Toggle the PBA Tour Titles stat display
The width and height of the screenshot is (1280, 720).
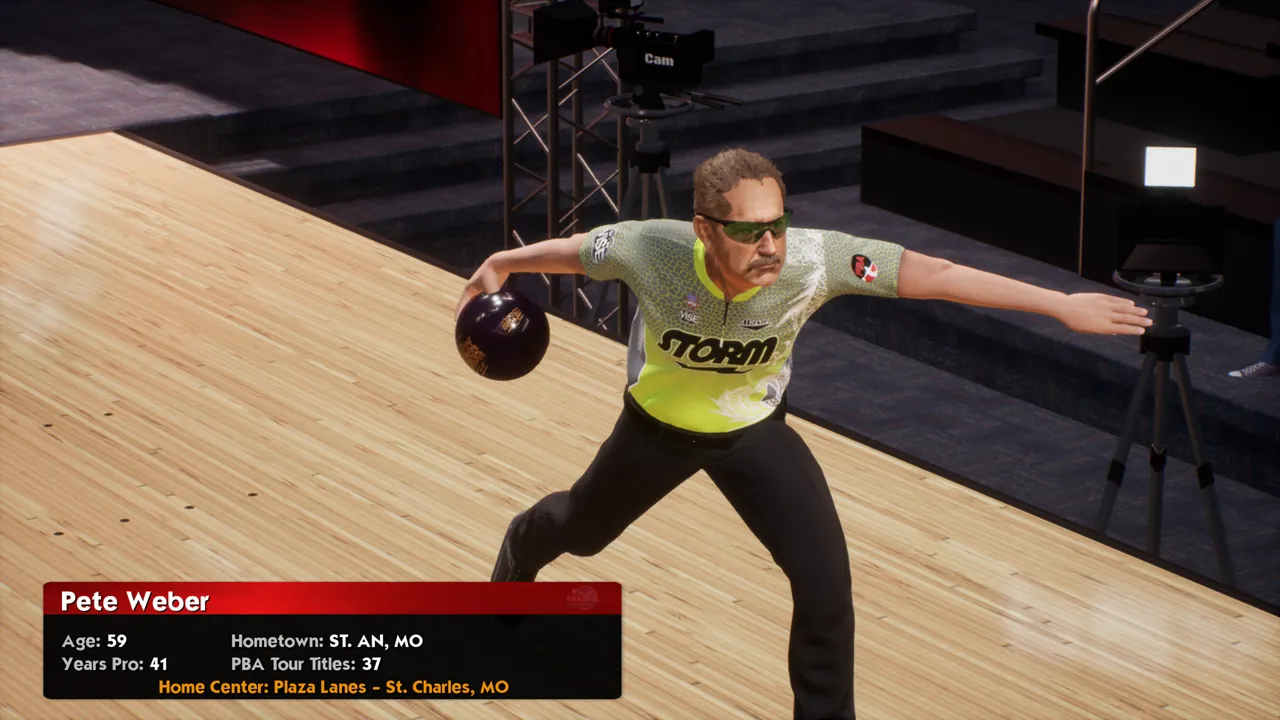click(x=303, y=663)
